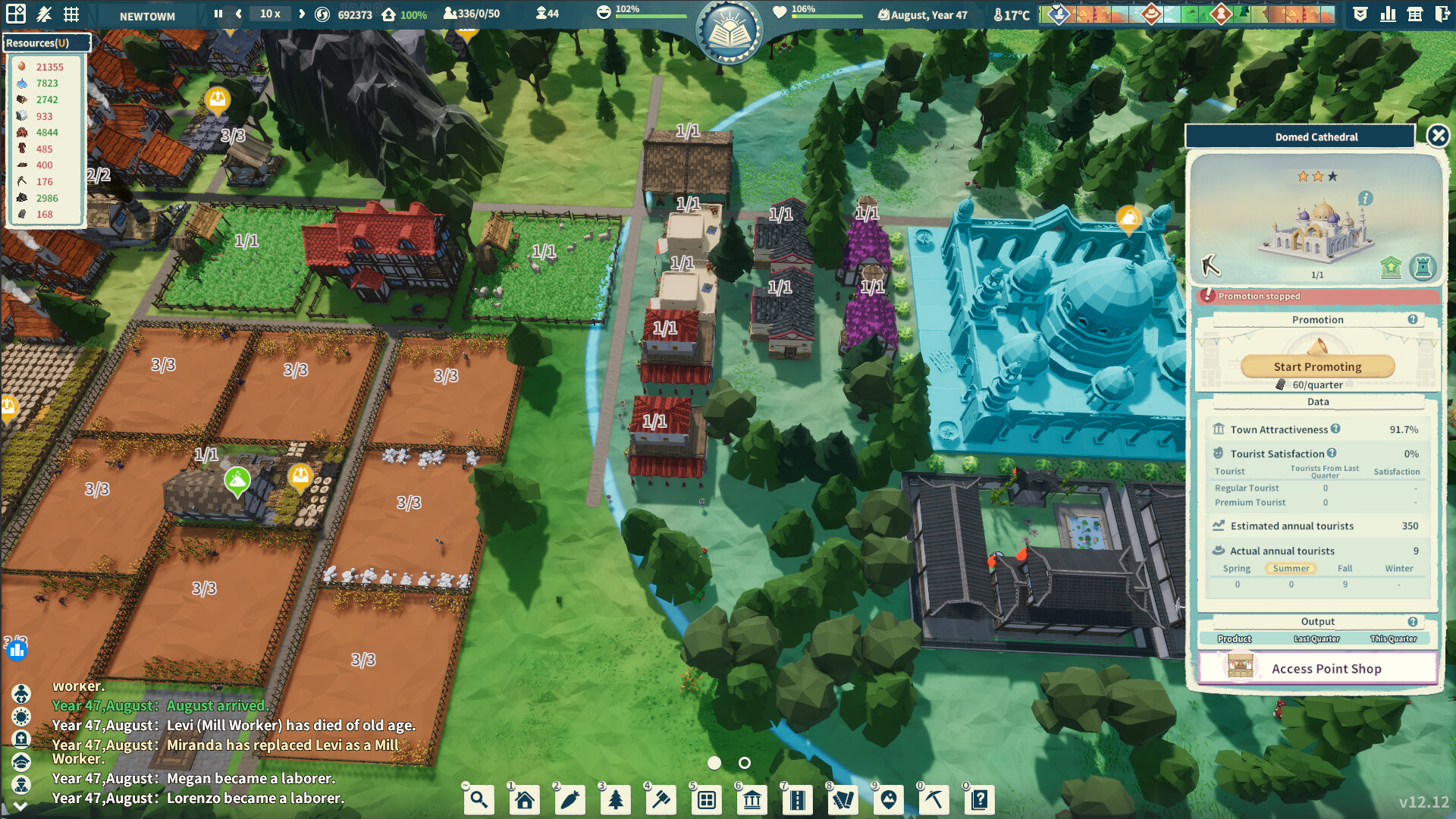The height and width of the screenshot is (819, 1456).
Task: Toggle the baby birth log filter
Action: (x=20, y=694)
